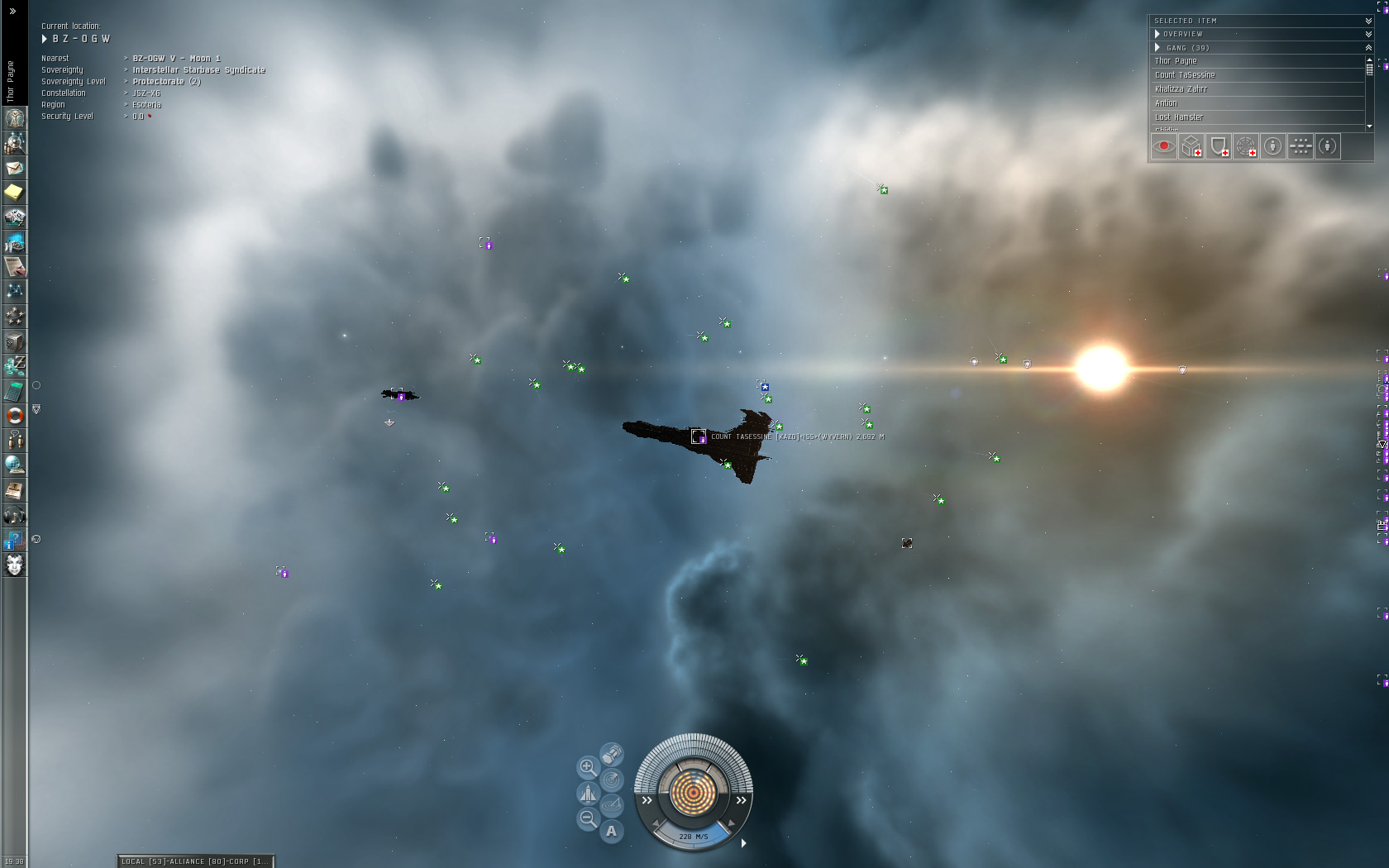Click the red eye watch button
The height and width of the screenshot is (868, 1389).
(x=1164, y=146)
